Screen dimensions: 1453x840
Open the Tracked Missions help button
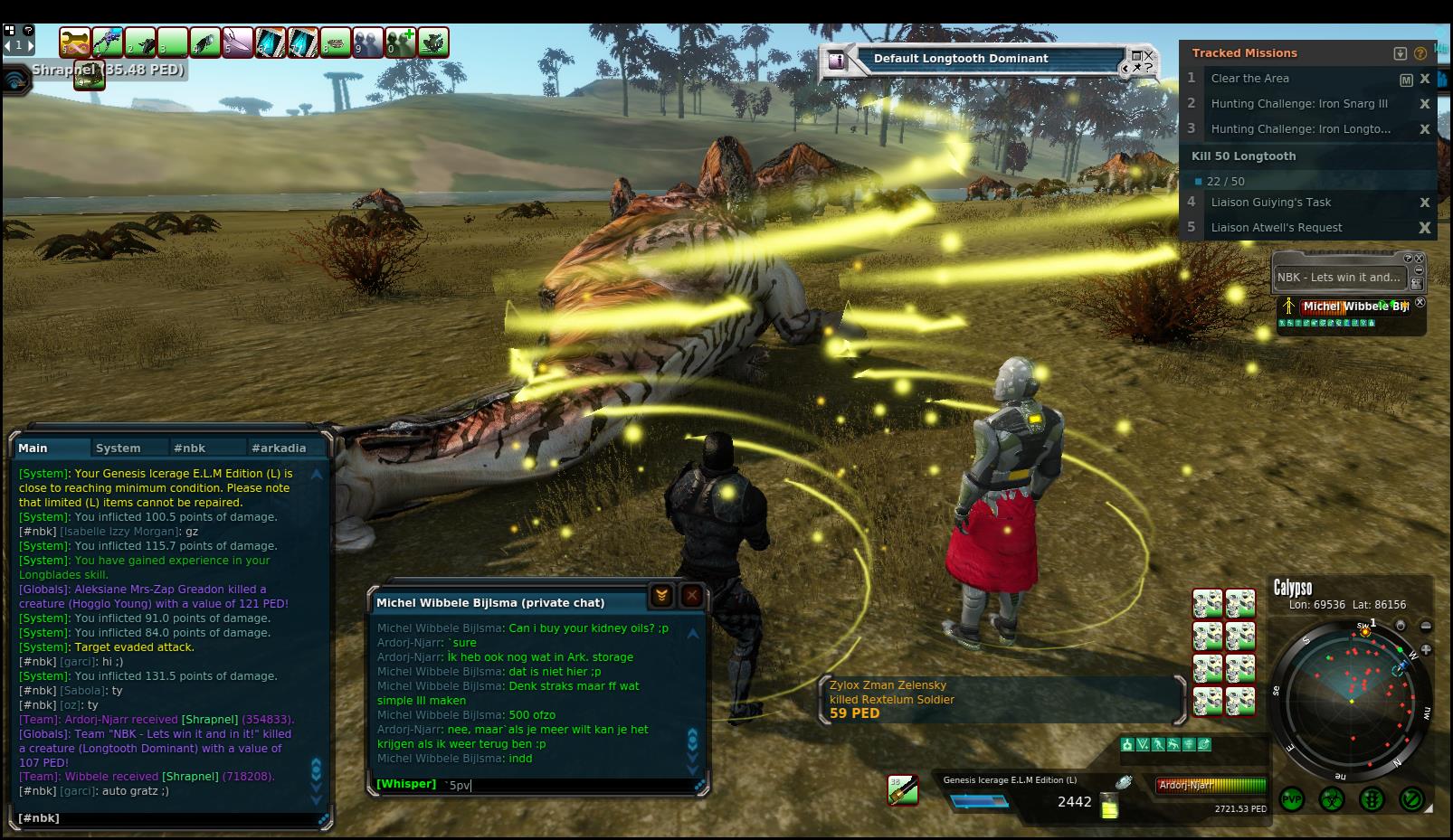coord(1420,53)
